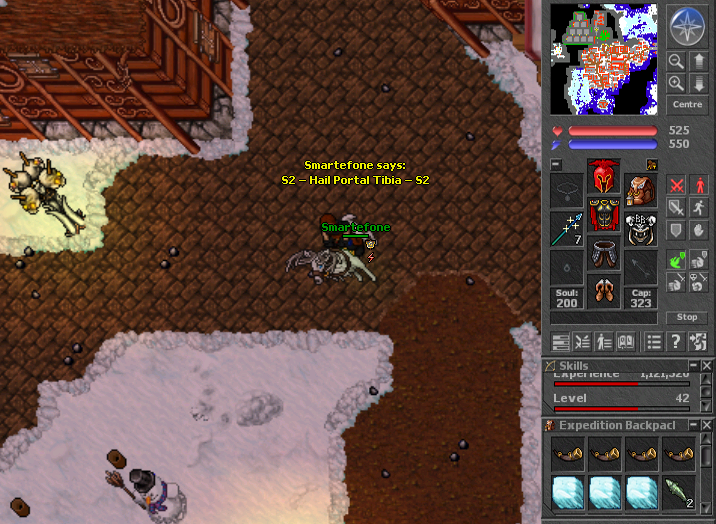Open the question mark help button
The width and height of the screenshot is (716, 524).
(x=676, y=341)
